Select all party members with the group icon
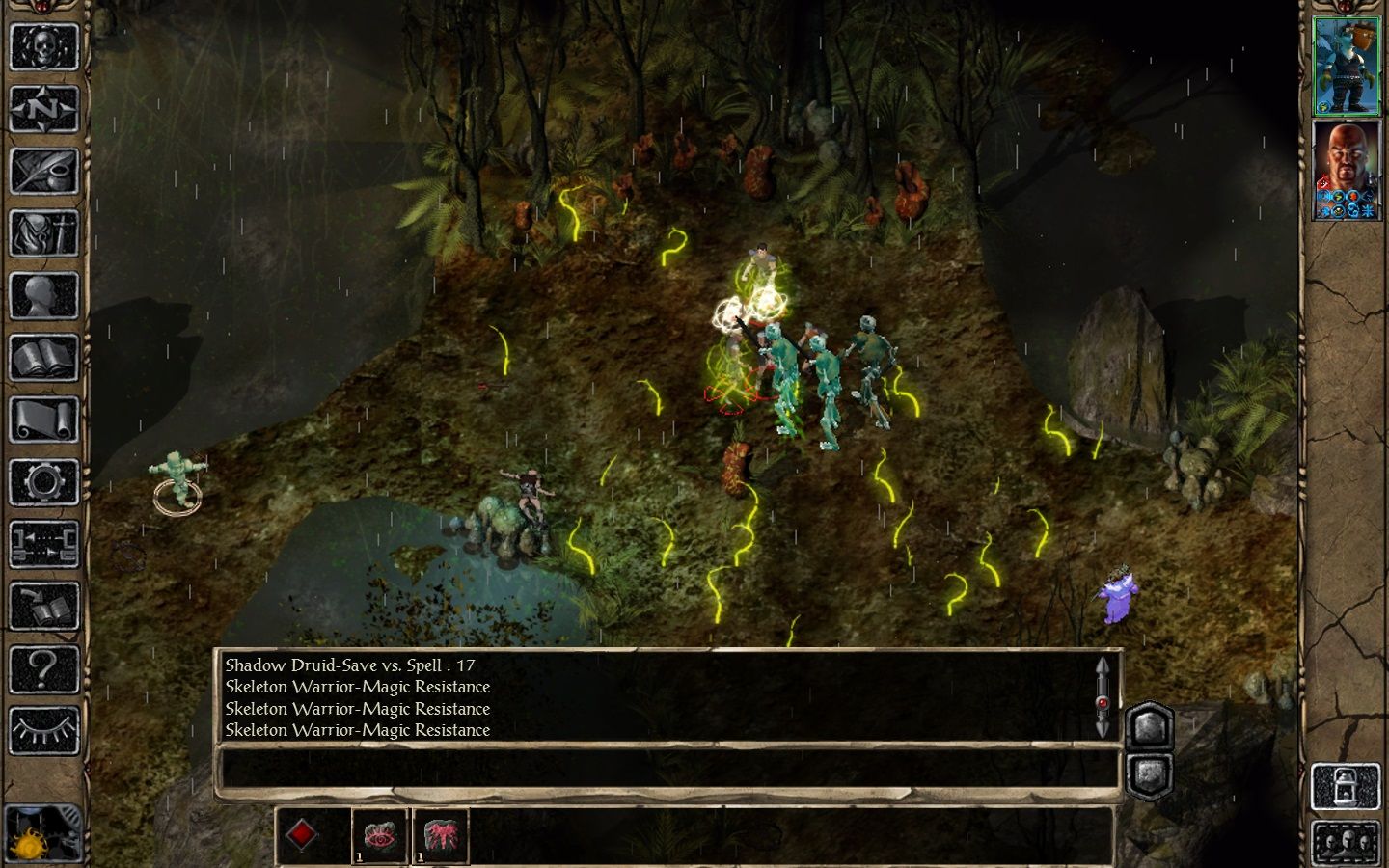The height and width of the screenshot is (868, 1389). [1346, 843]
